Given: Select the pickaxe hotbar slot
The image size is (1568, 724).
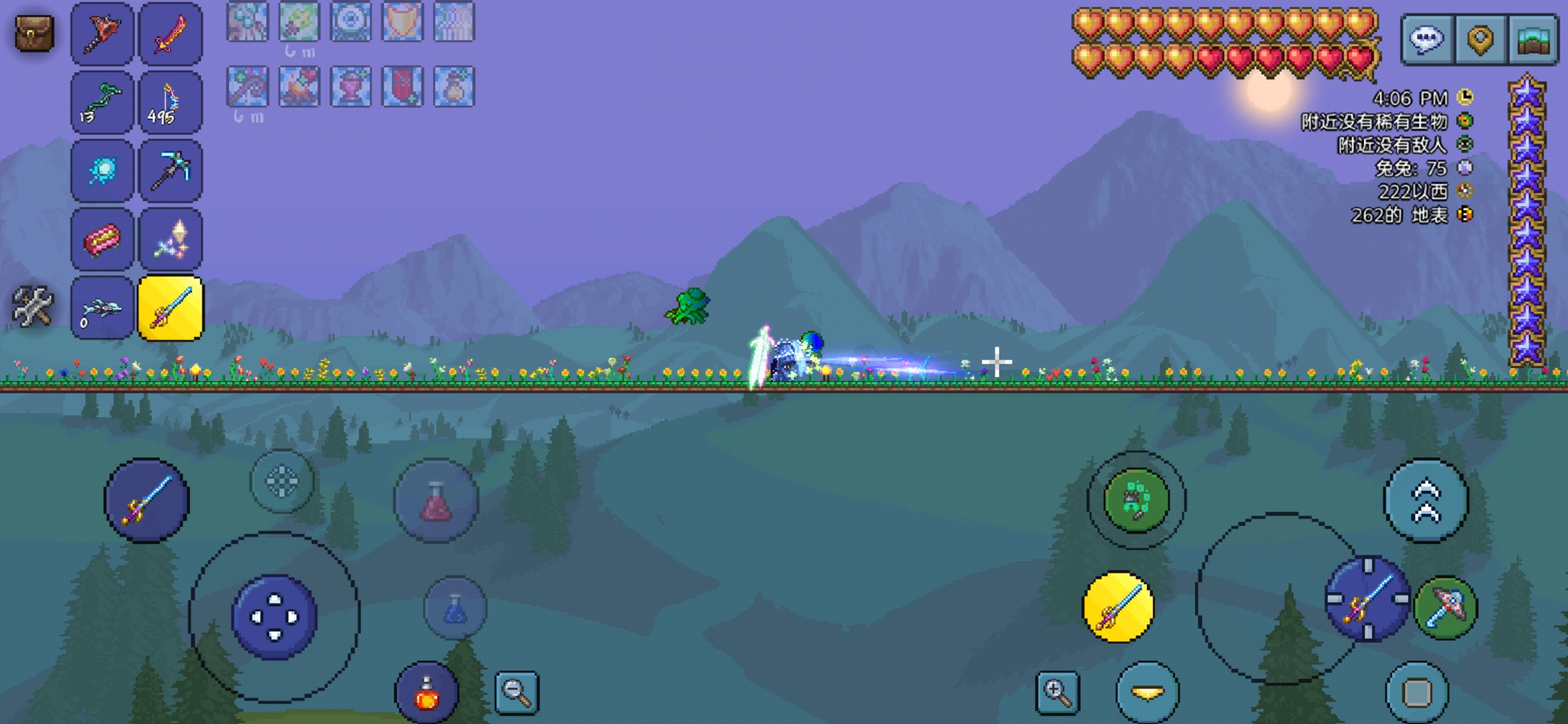Looking at the screenshot, I should click(170, 172).
